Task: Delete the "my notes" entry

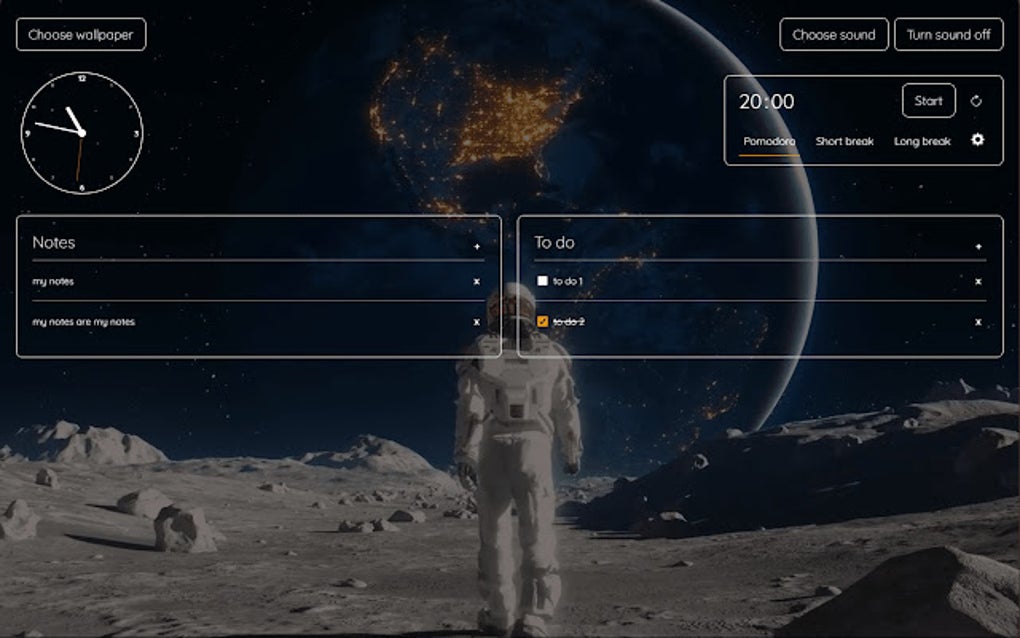Action: click(477, 282)
